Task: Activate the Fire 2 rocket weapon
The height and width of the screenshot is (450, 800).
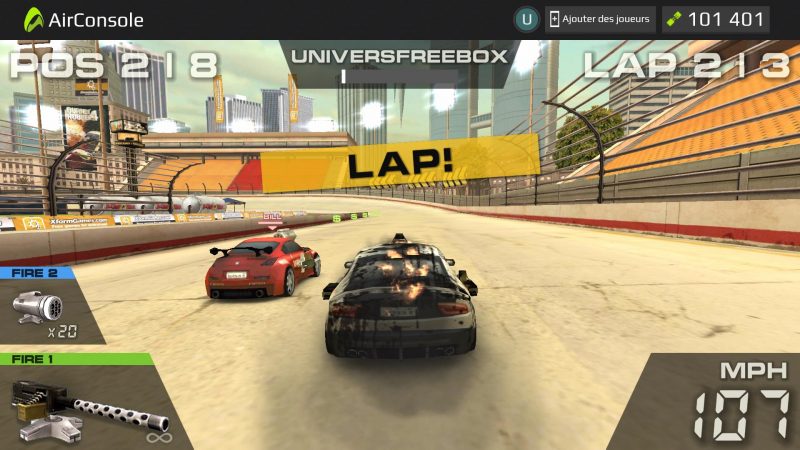Action: (45, 310)
